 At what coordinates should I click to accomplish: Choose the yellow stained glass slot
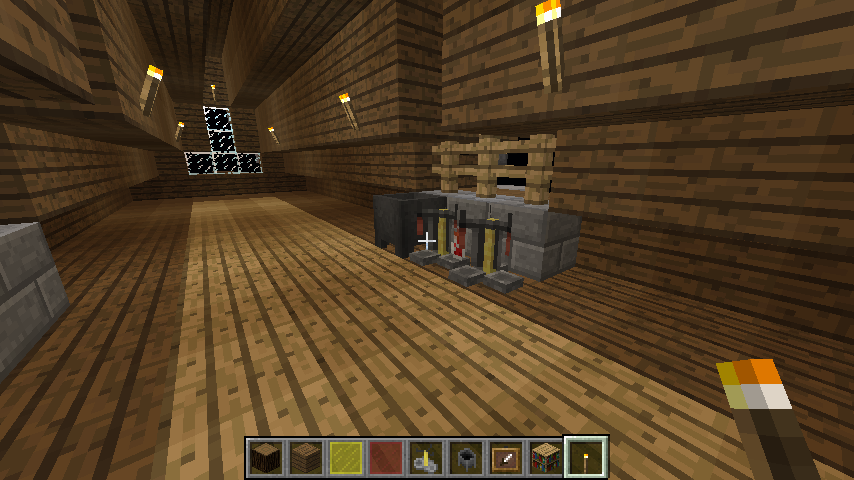(x=346, y=458)
